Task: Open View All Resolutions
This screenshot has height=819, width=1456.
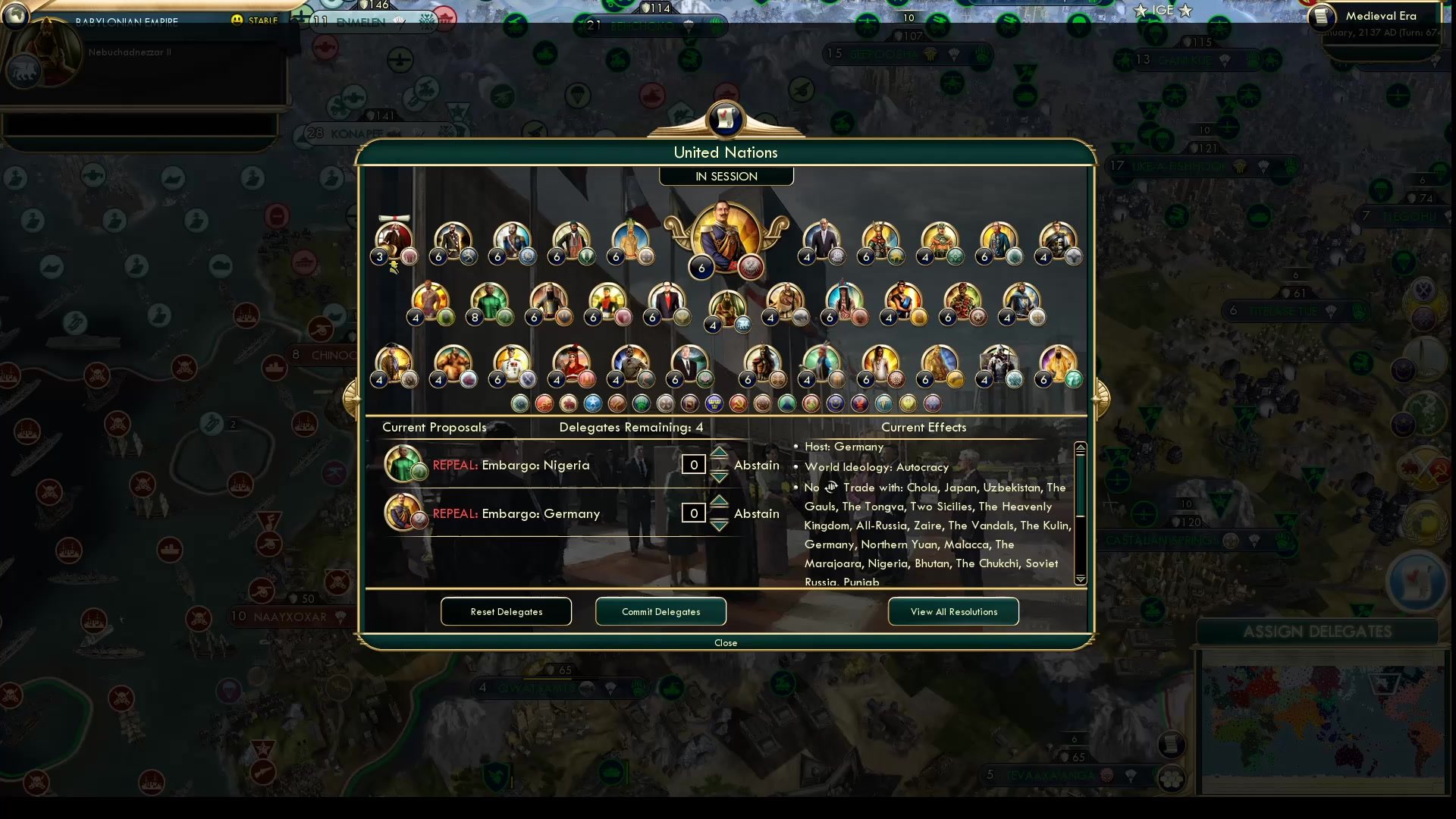Action: click(953, 611)
